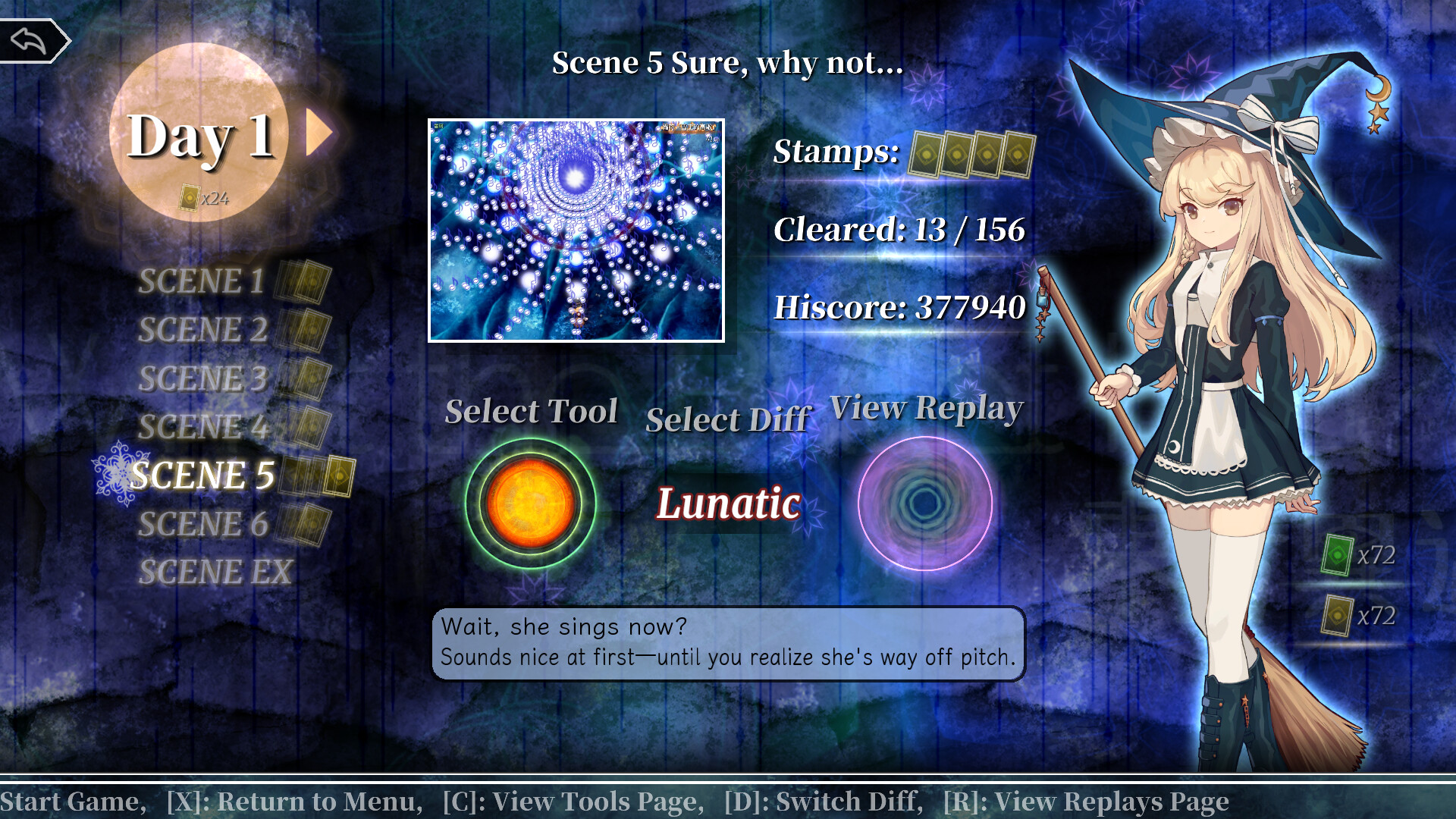Image resolution: width=1456 pixels, height=819 pixels.
Task: Select the SCENE 3 entry
Action: [x=202, y=378]
